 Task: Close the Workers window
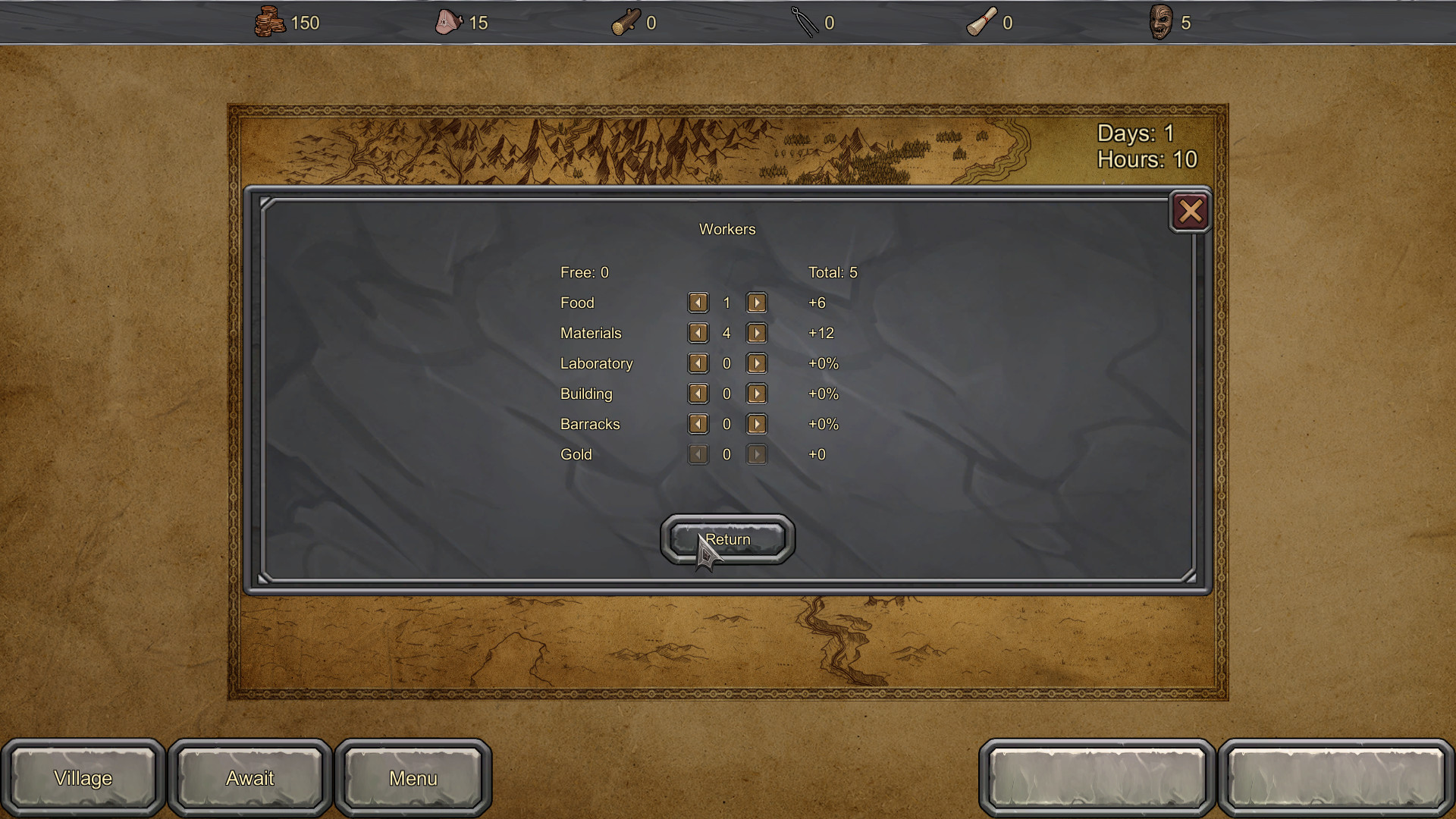point(1191,212)
